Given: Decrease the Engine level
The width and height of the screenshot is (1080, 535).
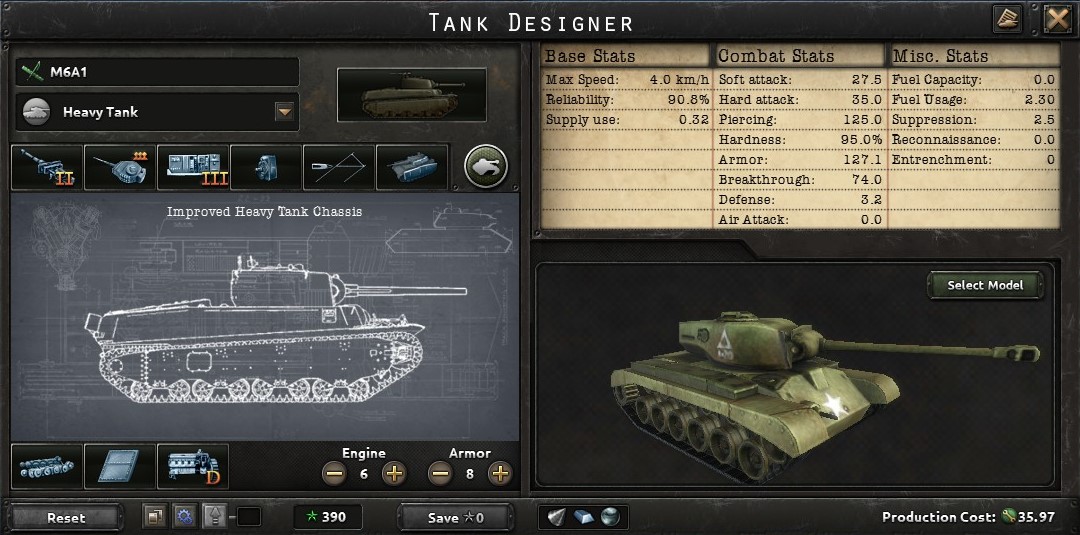Looking at the screenshot, I should point(334,473).
